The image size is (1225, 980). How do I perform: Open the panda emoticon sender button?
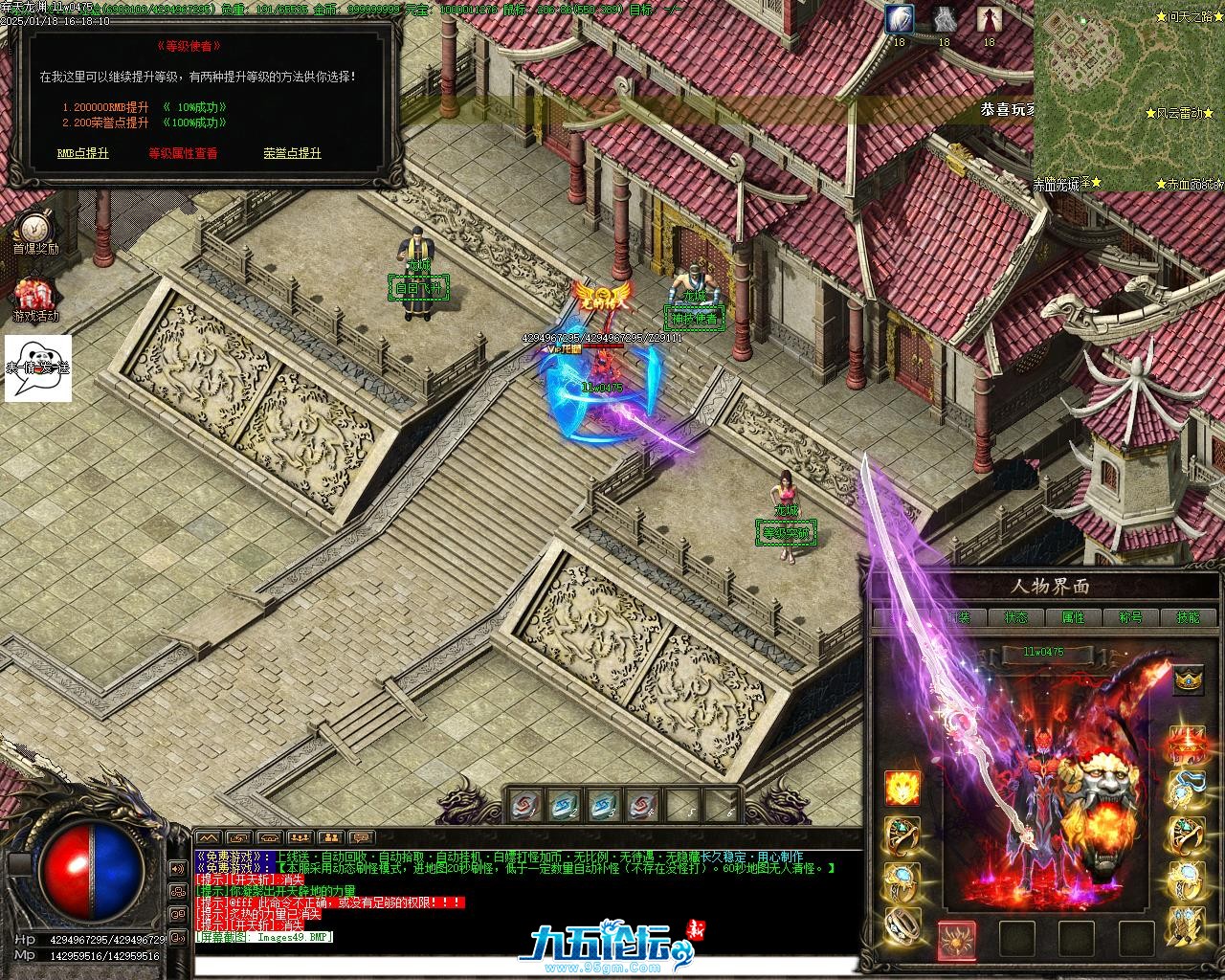click(x=38, y=368)
